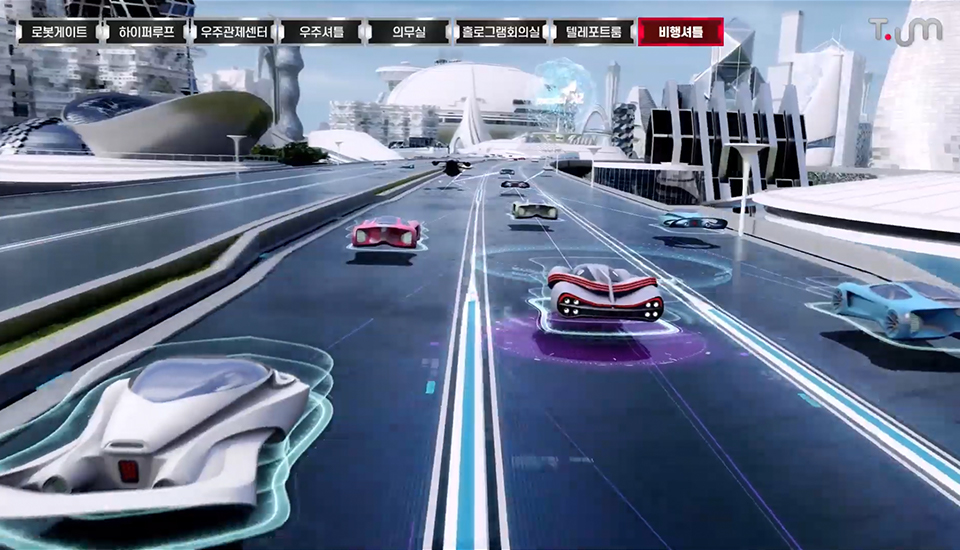Open the 우주관제센터 tab
This screenshot has width=960, height=550.
234,32
